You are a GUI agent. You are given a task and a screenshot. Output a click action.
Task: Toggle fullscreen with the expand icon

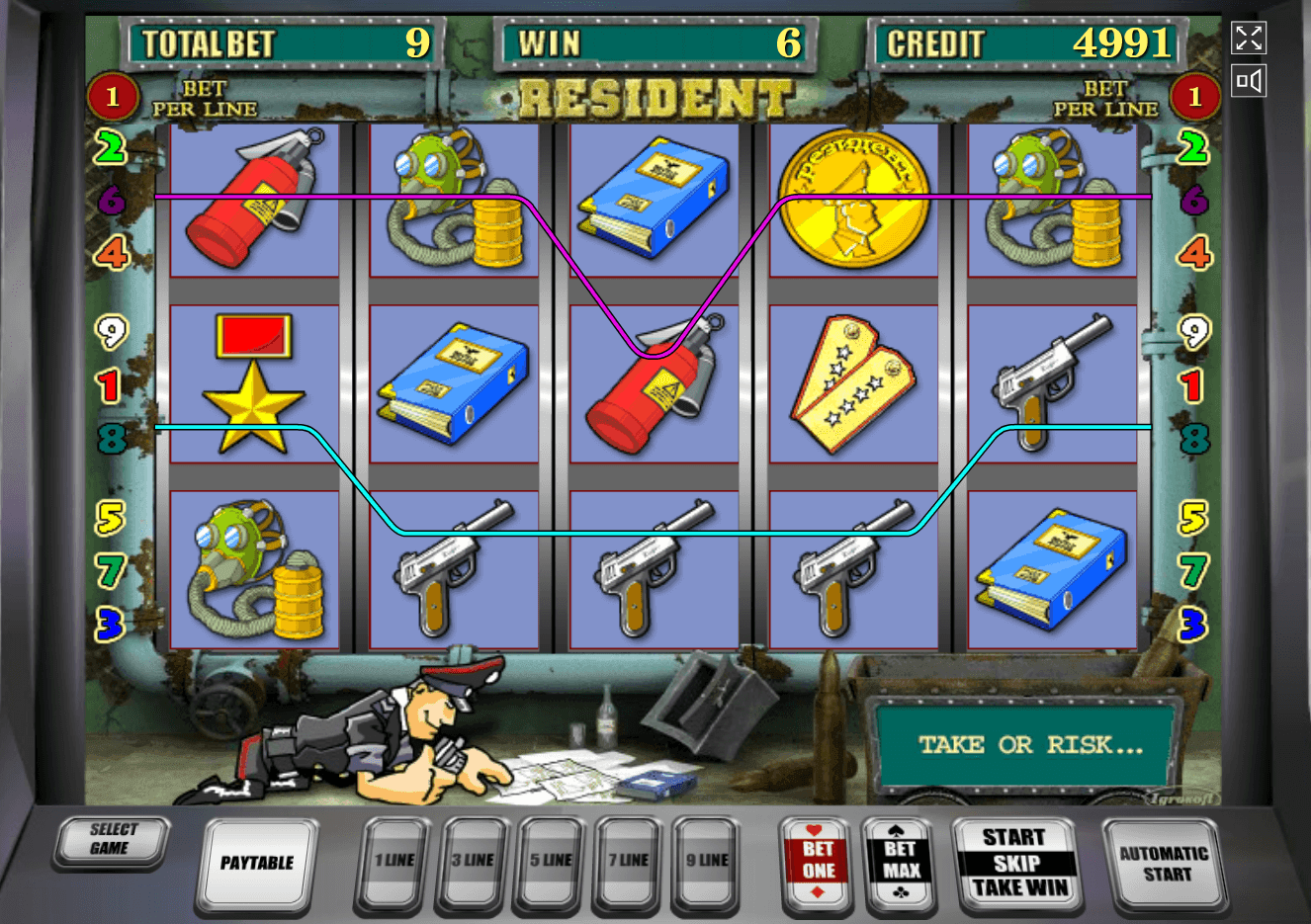[1249, 39]
